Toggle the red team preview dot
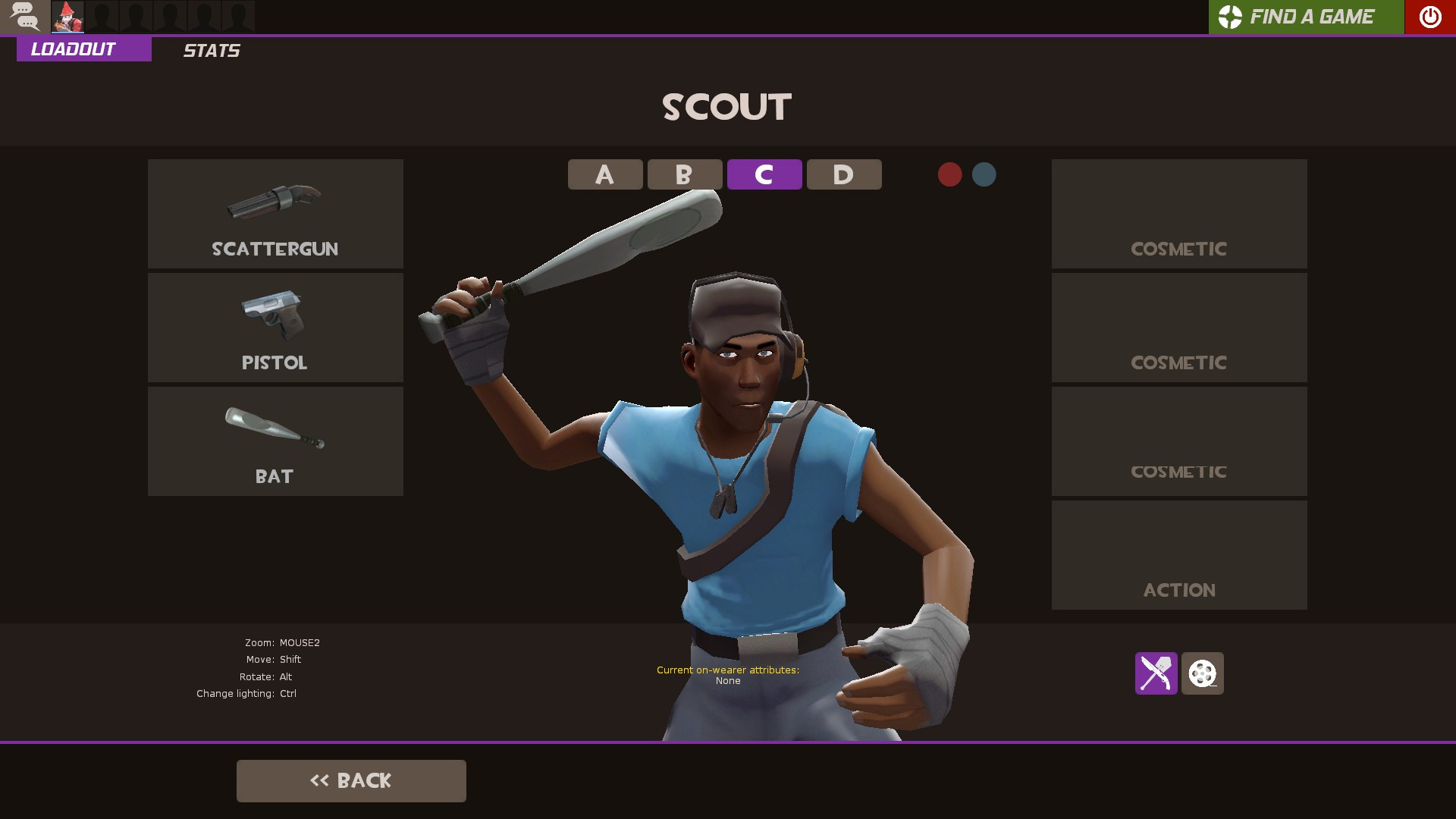 (x=949, y=174)
